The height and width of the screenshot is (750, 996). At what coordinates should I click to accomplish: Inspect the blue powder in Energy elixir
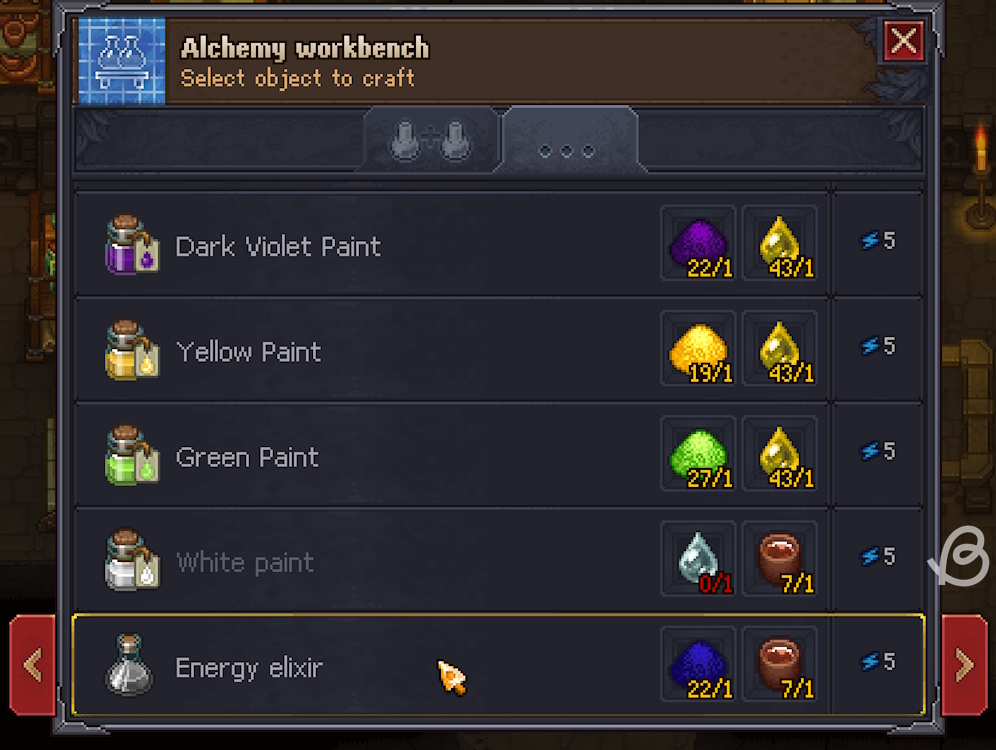coord(698,663)
